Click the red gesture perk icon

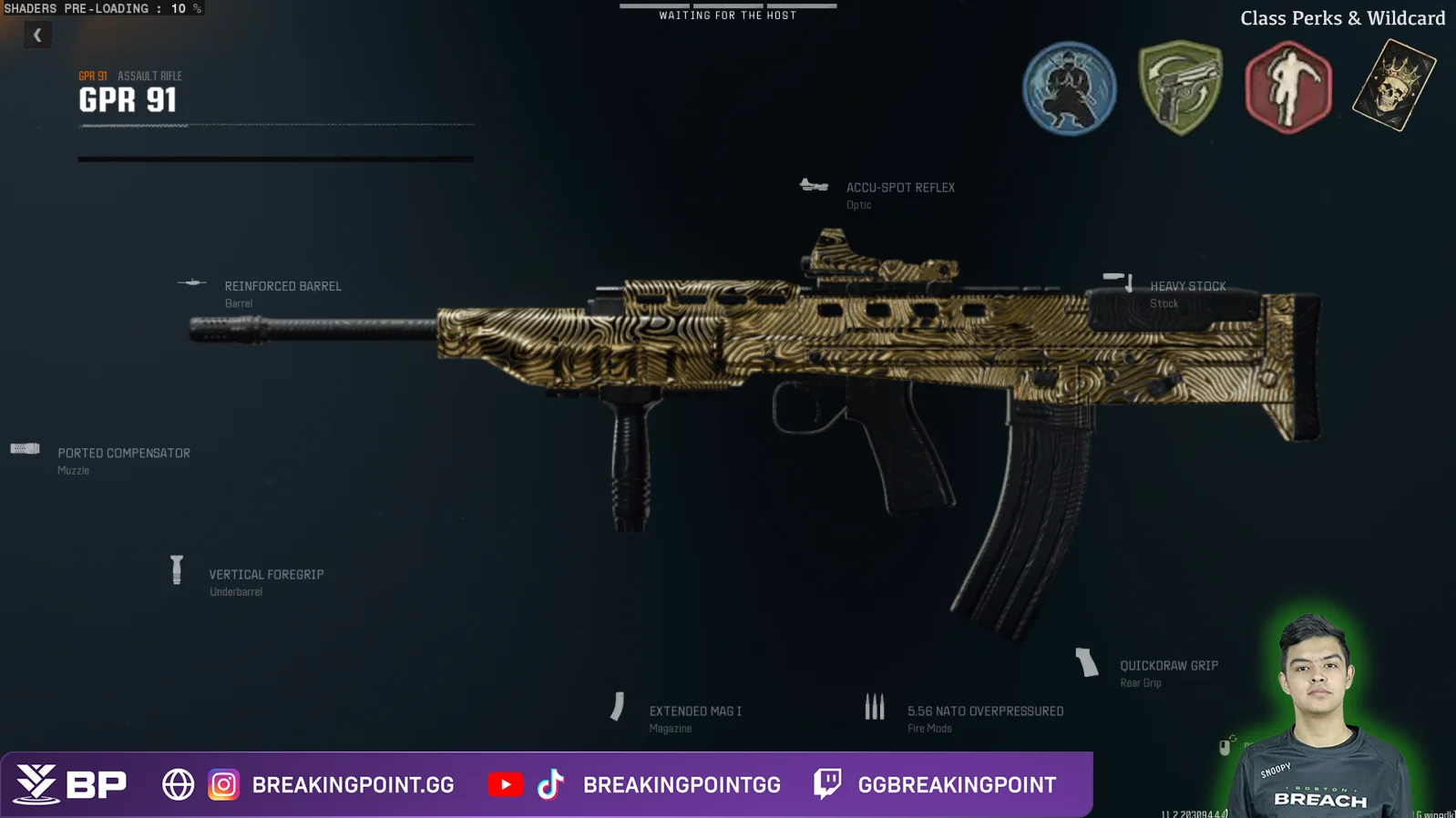click(x=1288, y=89)
